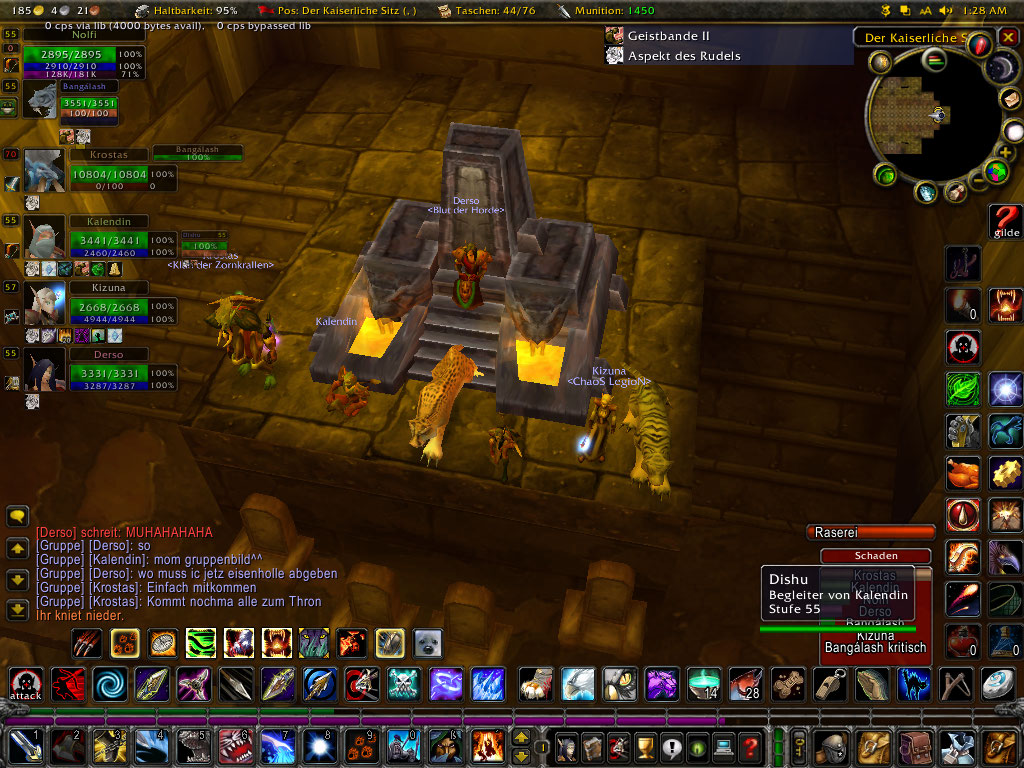Viewport: 1024px width, 768px height.
Task: Zoom in the minimap with plus button
Action: point(1003,153)
